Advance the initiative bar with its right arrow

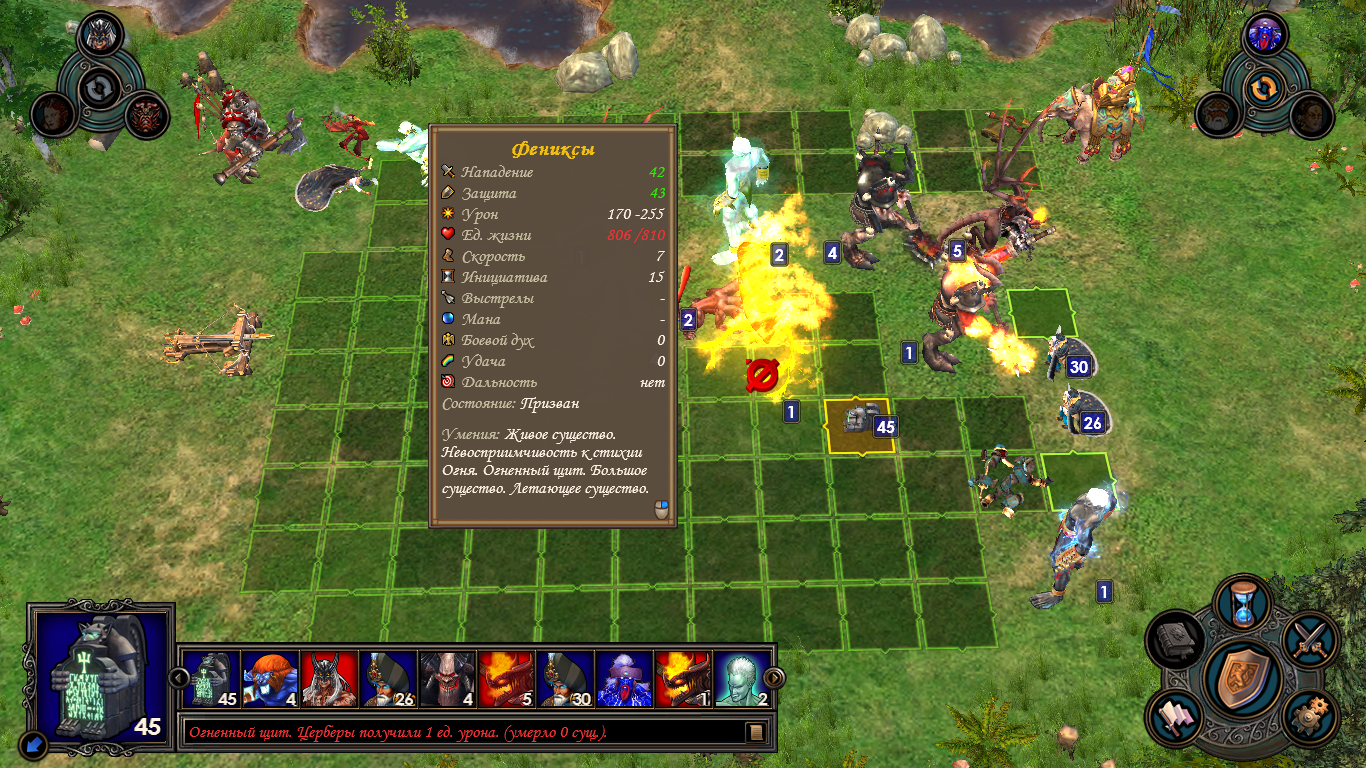773,678
